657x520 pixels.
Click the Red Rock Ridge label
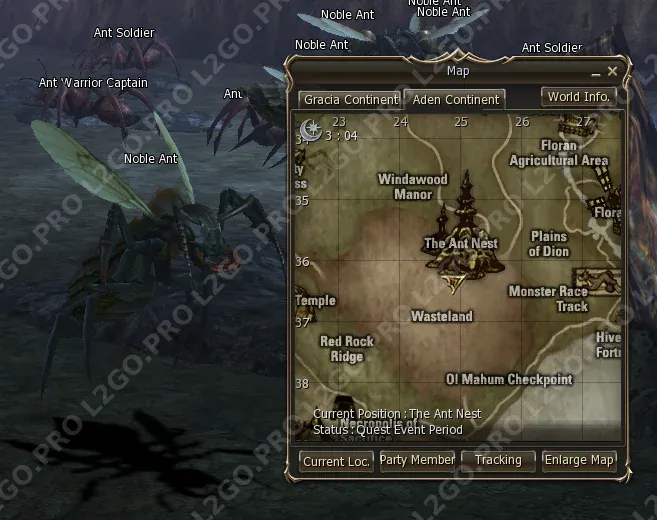tap(347, 349)
